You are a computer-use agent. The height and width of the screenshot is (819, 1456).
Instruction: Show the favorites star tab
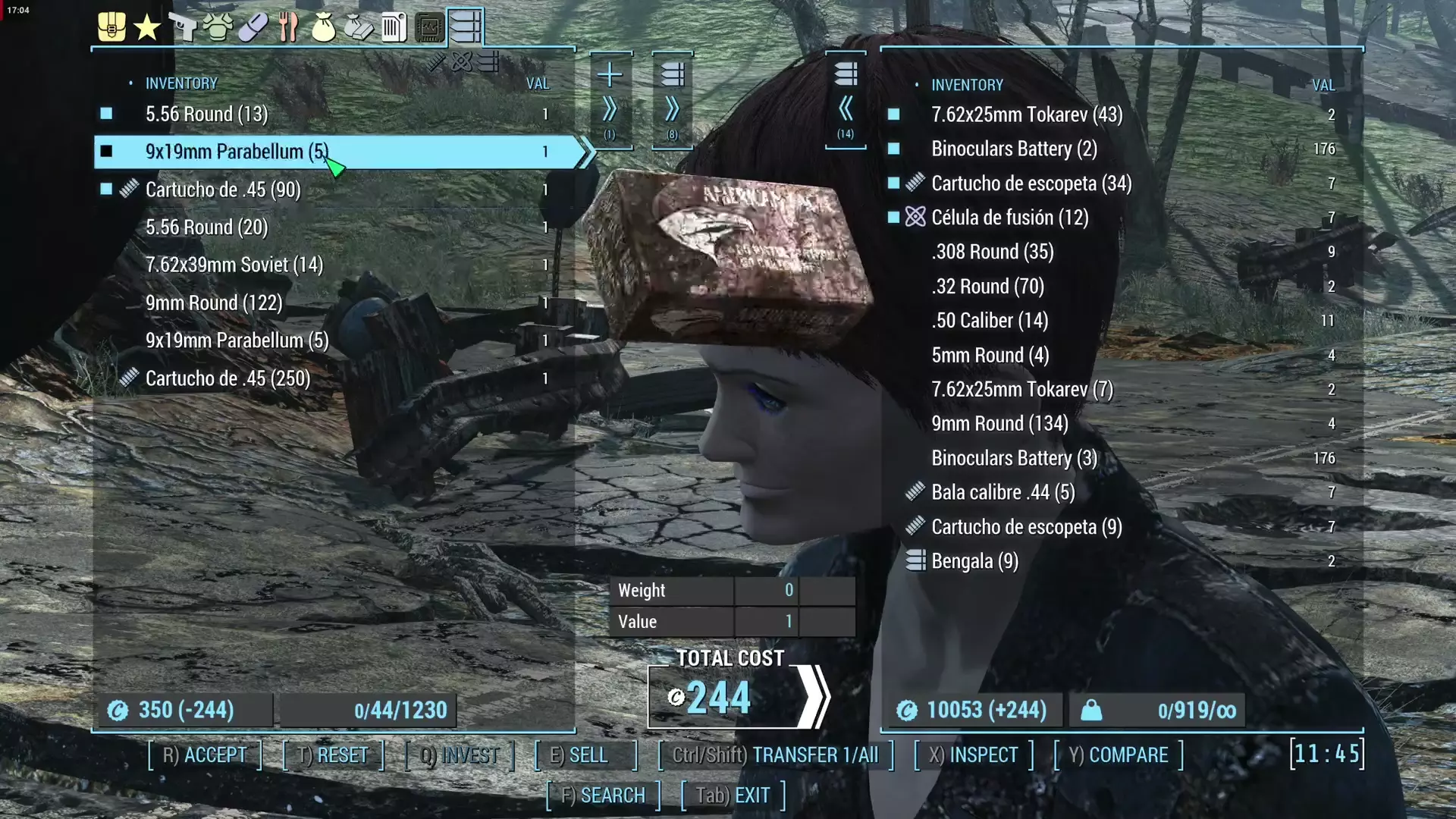click(146, 27)
